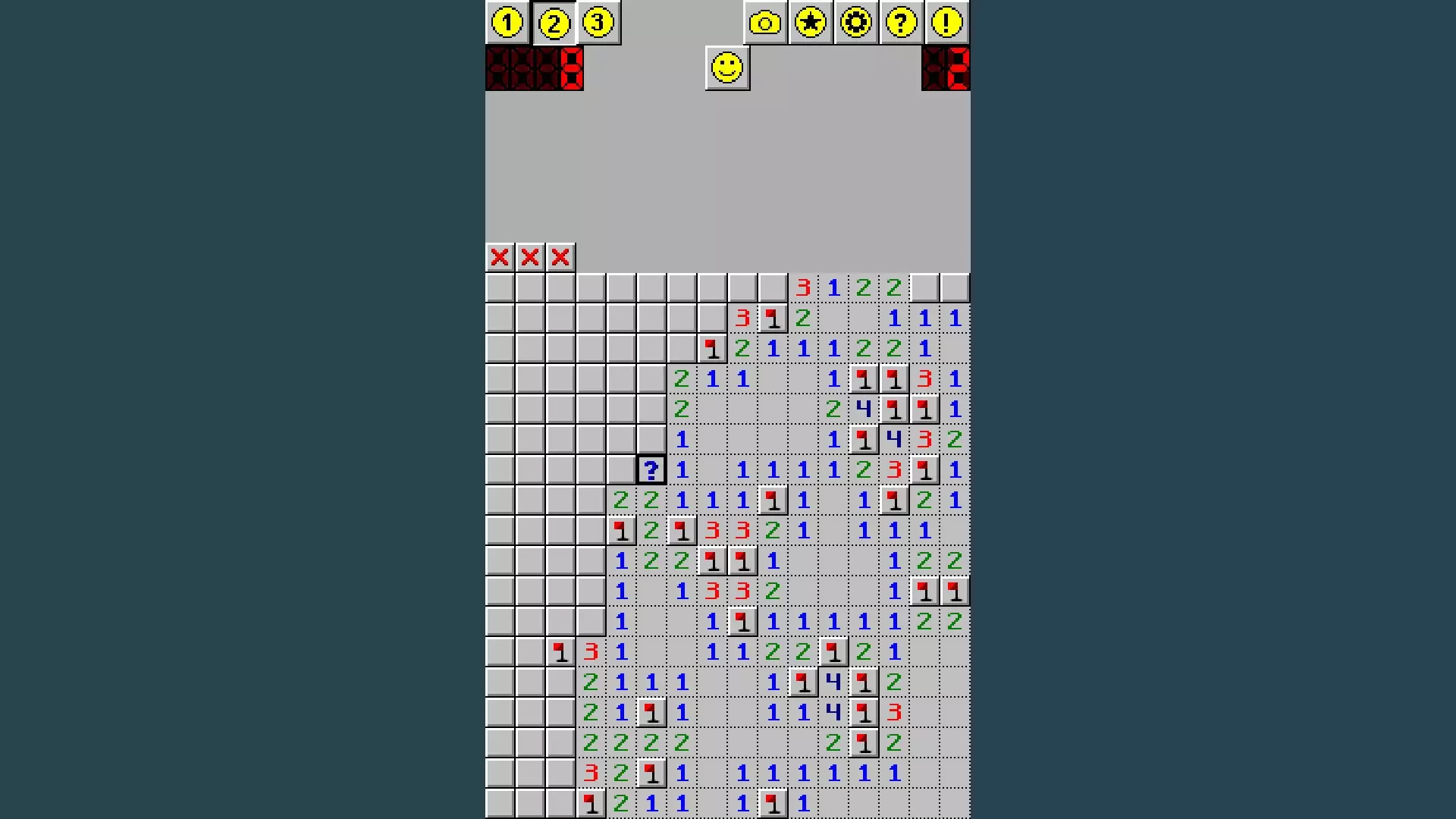The width and height of the screenshot is (1456, 819).
Task: Click the rightmost red X marker
Action: pyautogui.click(x=560, y=257)
